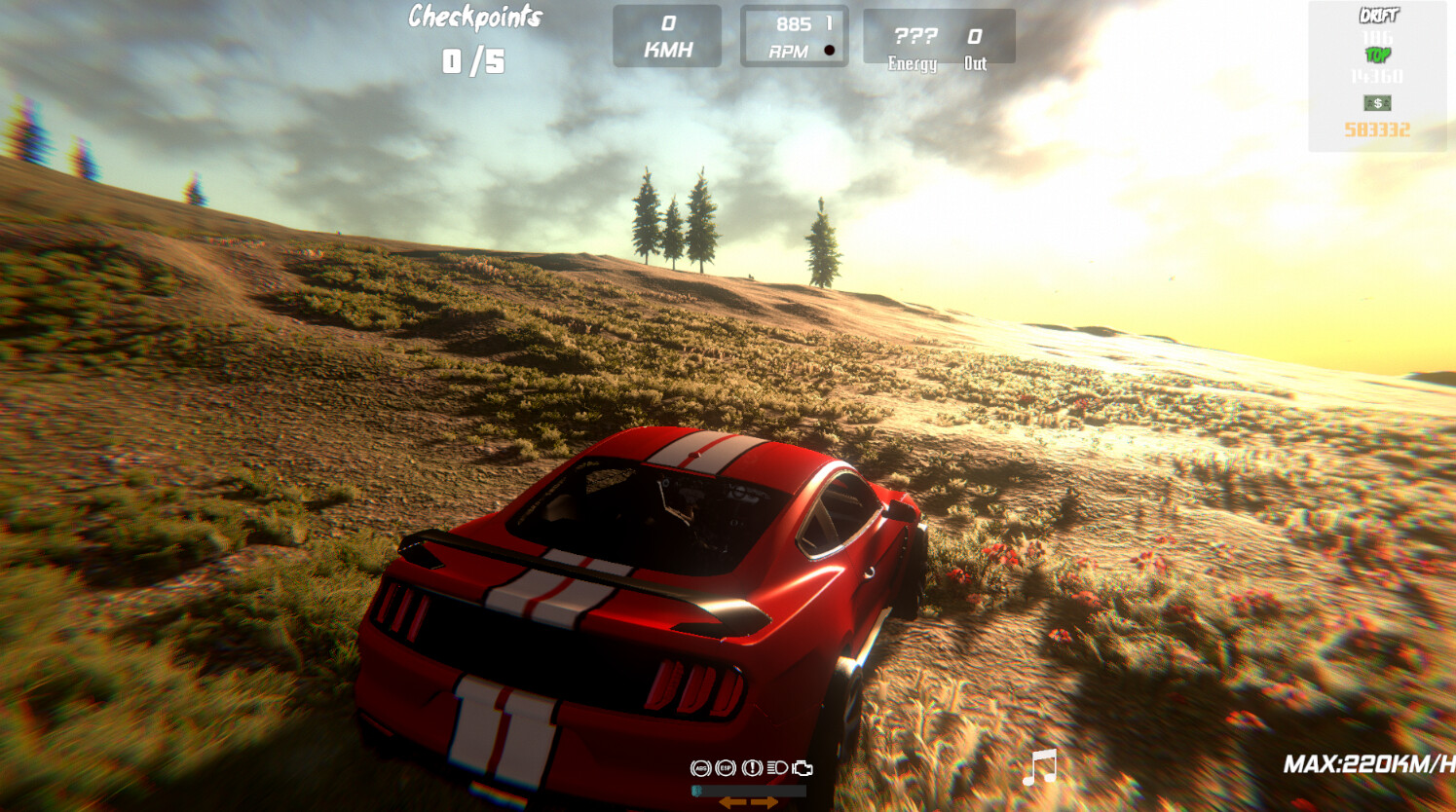Expand the DRIFT score panel
This screenshot has width=1456, height=812.
[1380, 16]
